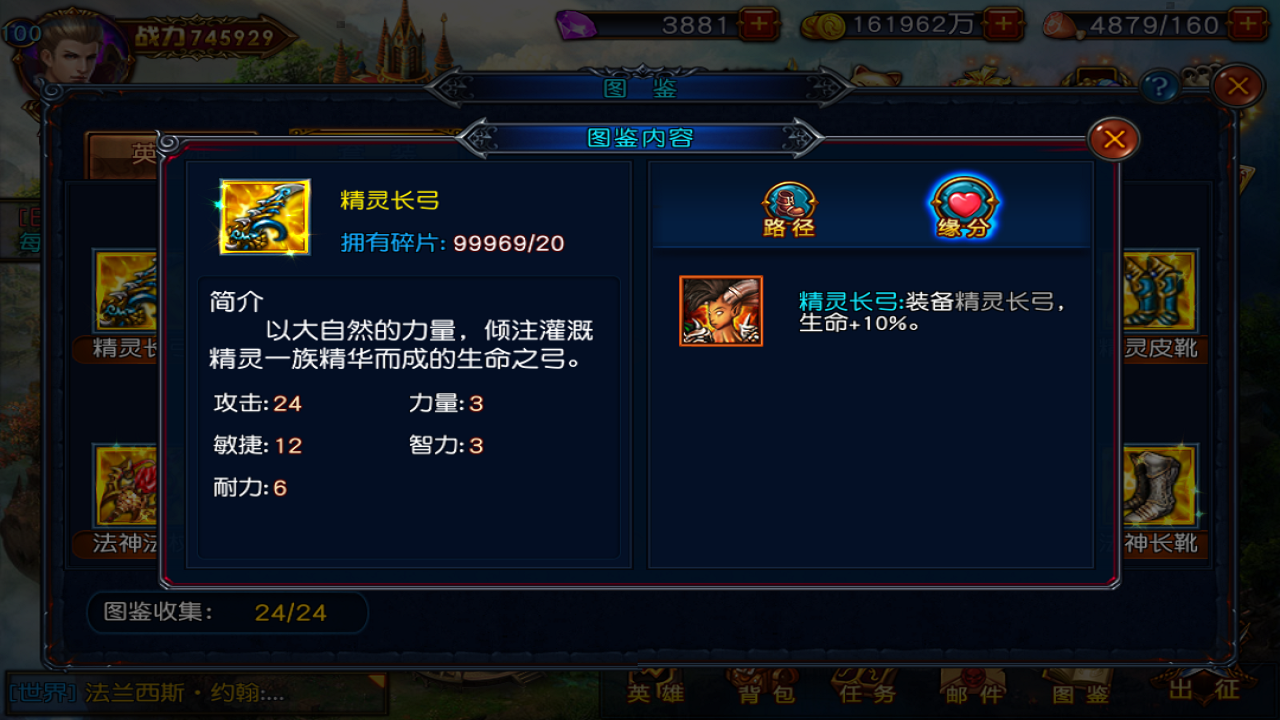The image size is (1280, 720).
Task: View the 图鉴收集 24/24 collection counter
Action: tap(225, 613)
